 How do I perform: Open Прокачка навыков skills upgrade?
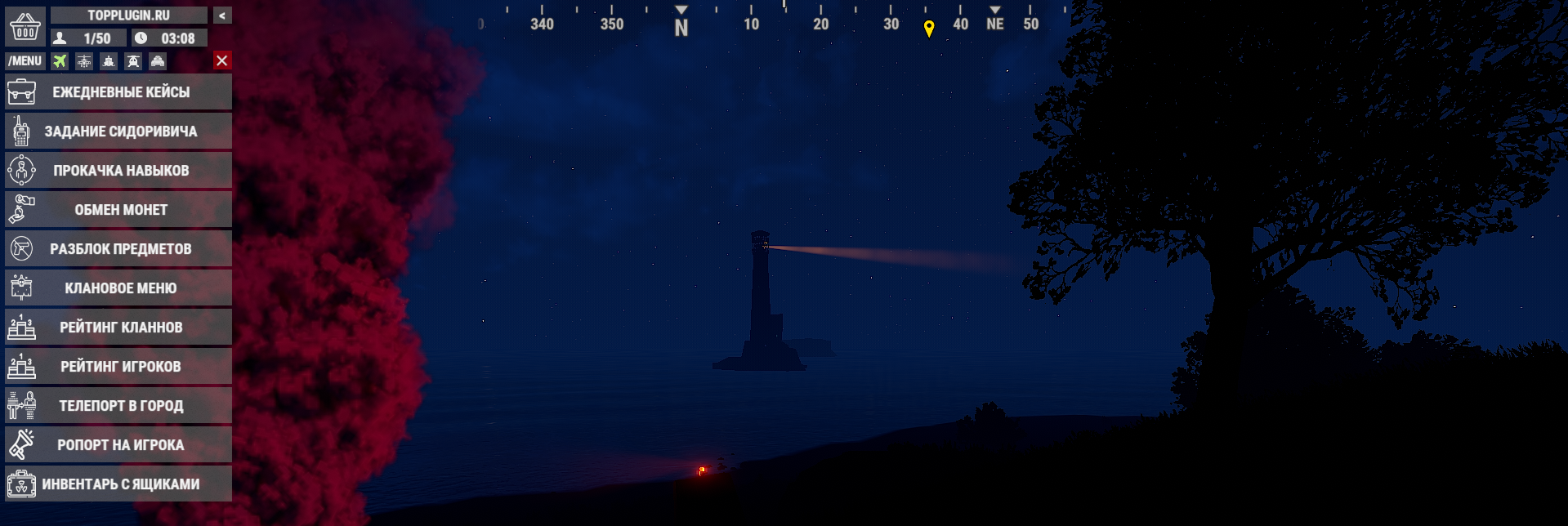tap(118, 171)
